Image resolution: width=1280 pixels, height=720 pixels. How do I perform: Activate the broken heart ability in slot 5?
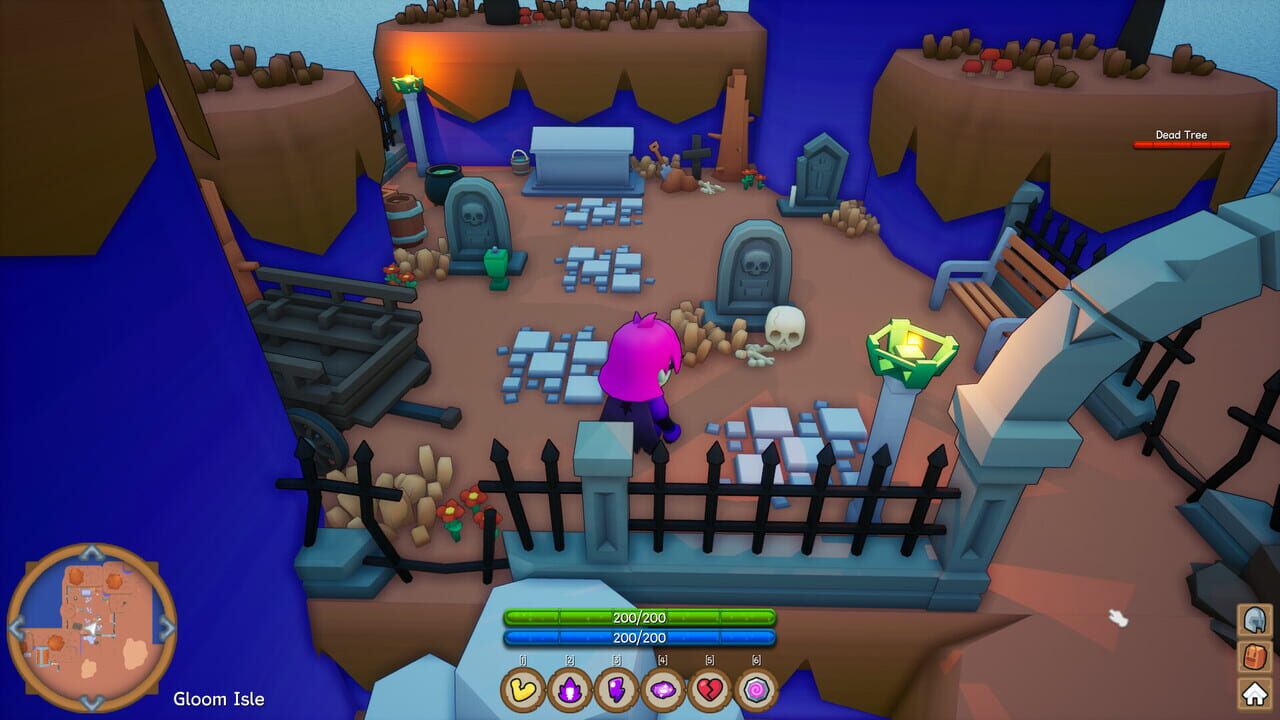click(710, 690)
